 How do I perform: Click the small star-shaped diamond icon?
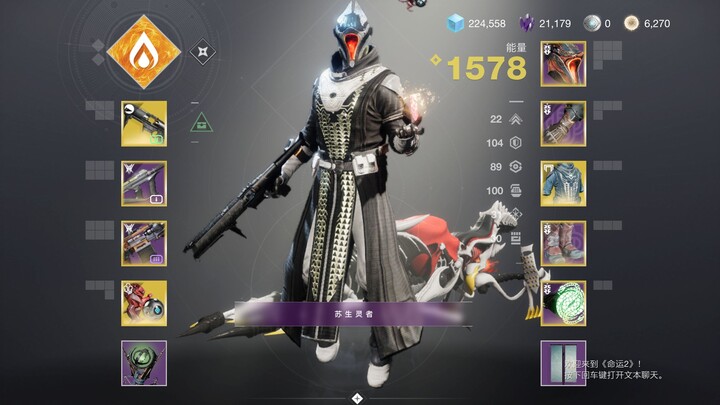coord(204,50)
